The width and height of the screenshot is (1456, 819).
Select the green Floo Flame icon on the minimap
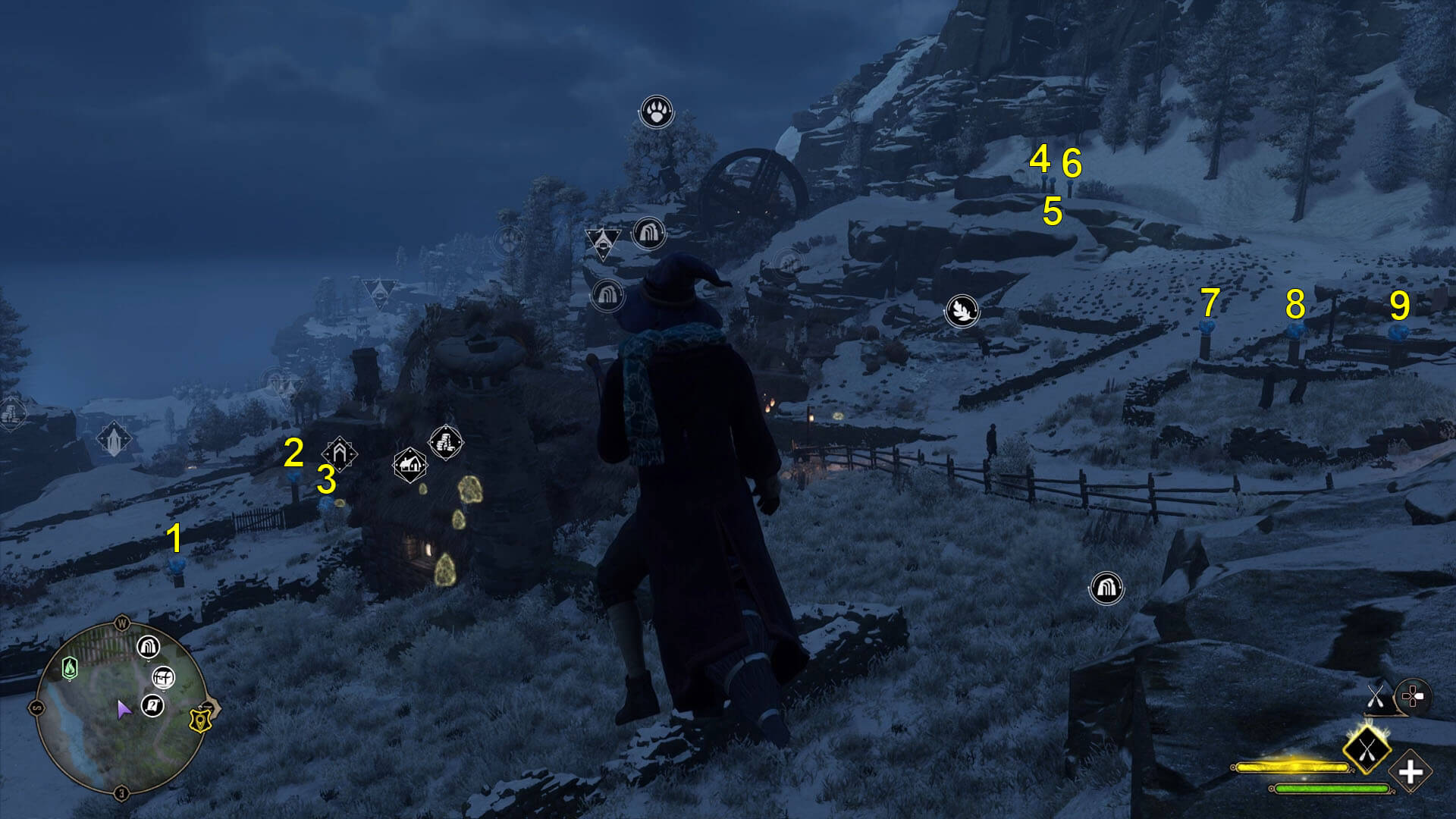[70, 668]
